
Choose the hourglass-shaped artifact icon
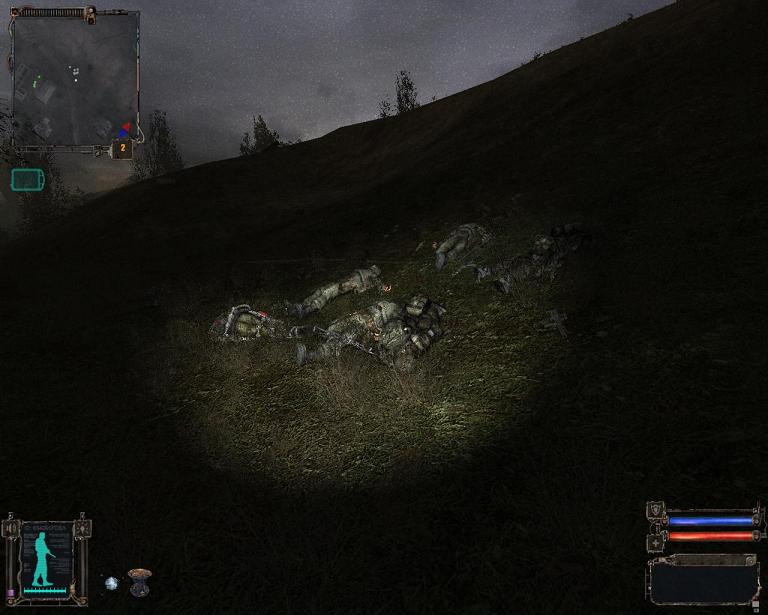[139, 581]
